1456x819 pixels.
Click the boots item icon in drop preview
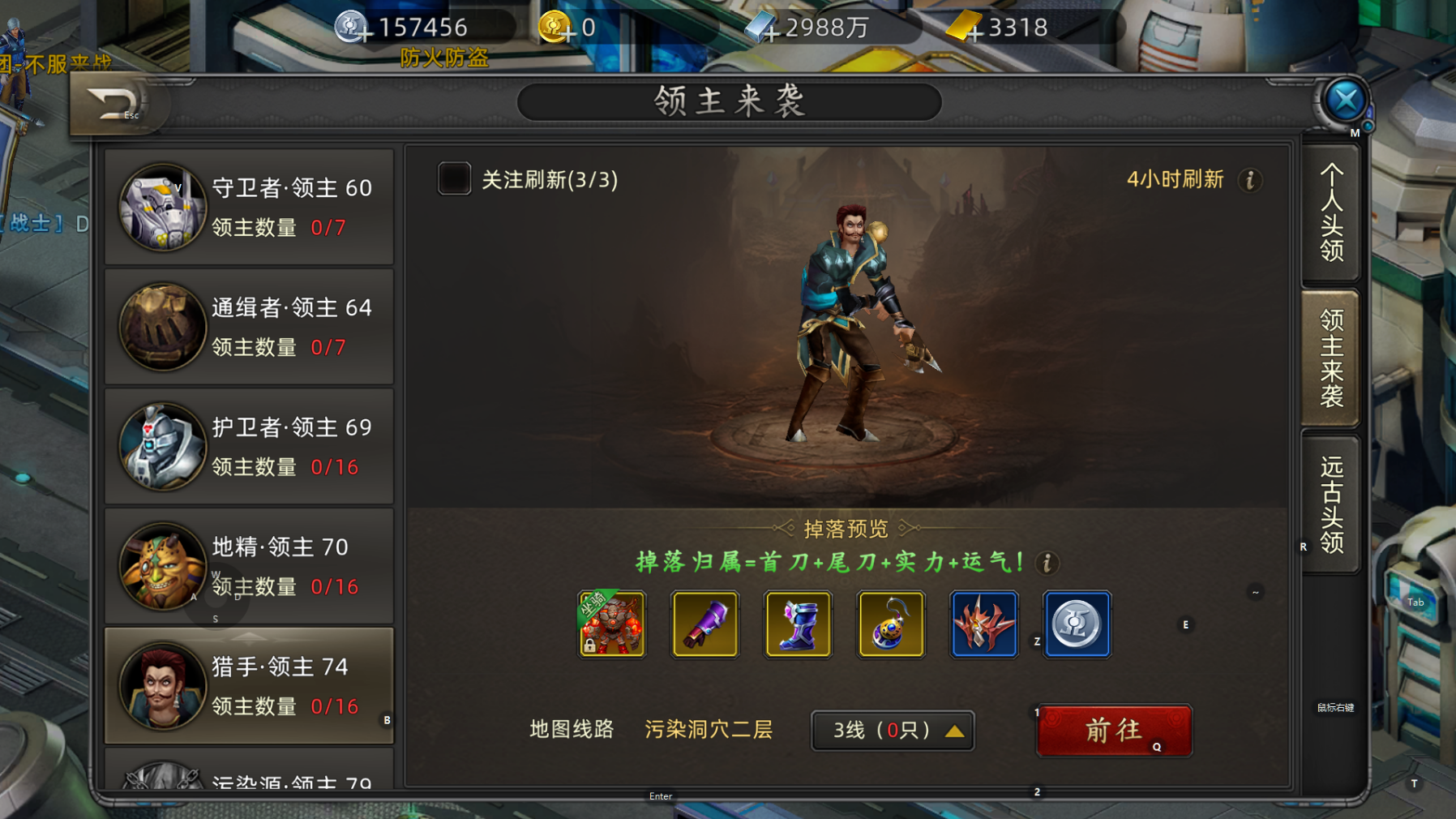pos(797,624)
